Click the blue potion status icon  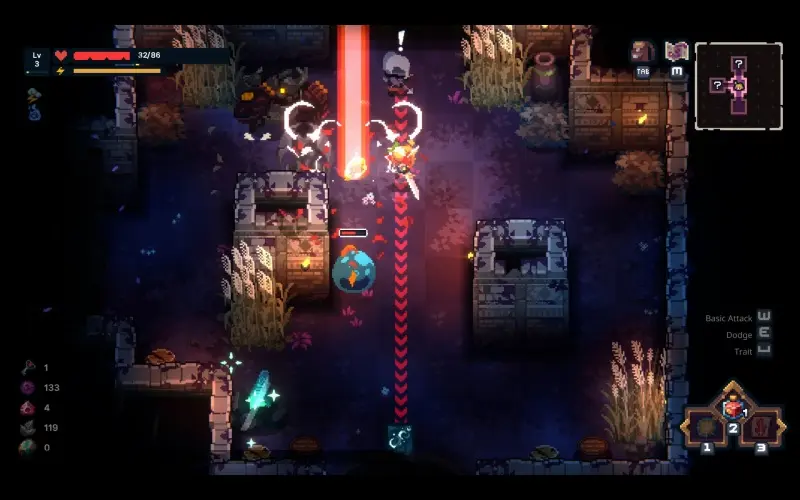34,114
